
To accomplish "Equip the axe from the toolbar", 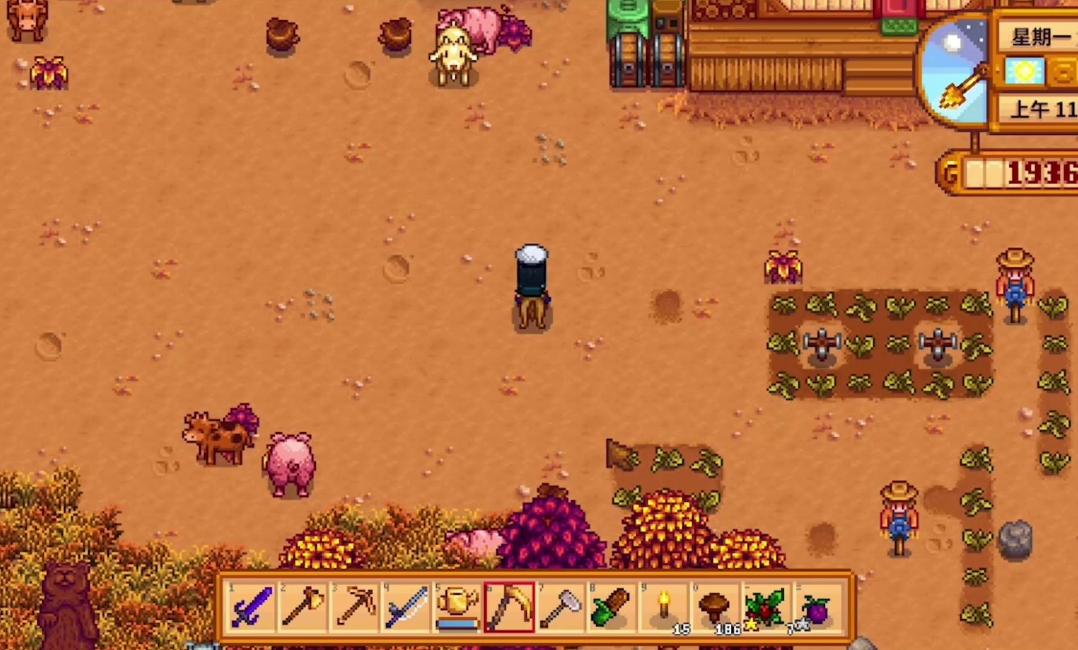I will coord(303,607).
